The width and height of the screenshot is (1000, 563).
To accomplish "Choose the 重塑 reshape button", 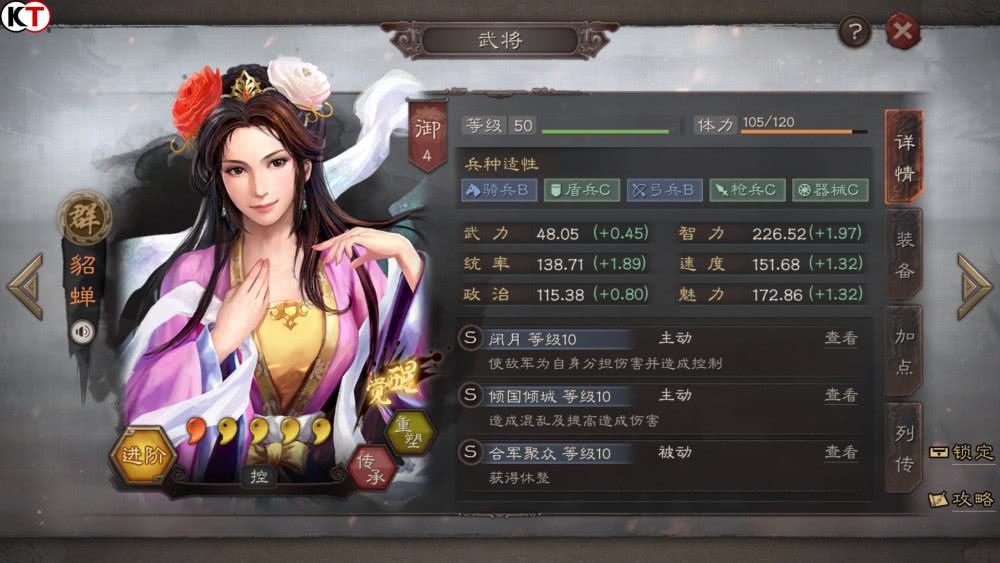I will (x=410, y=432).
